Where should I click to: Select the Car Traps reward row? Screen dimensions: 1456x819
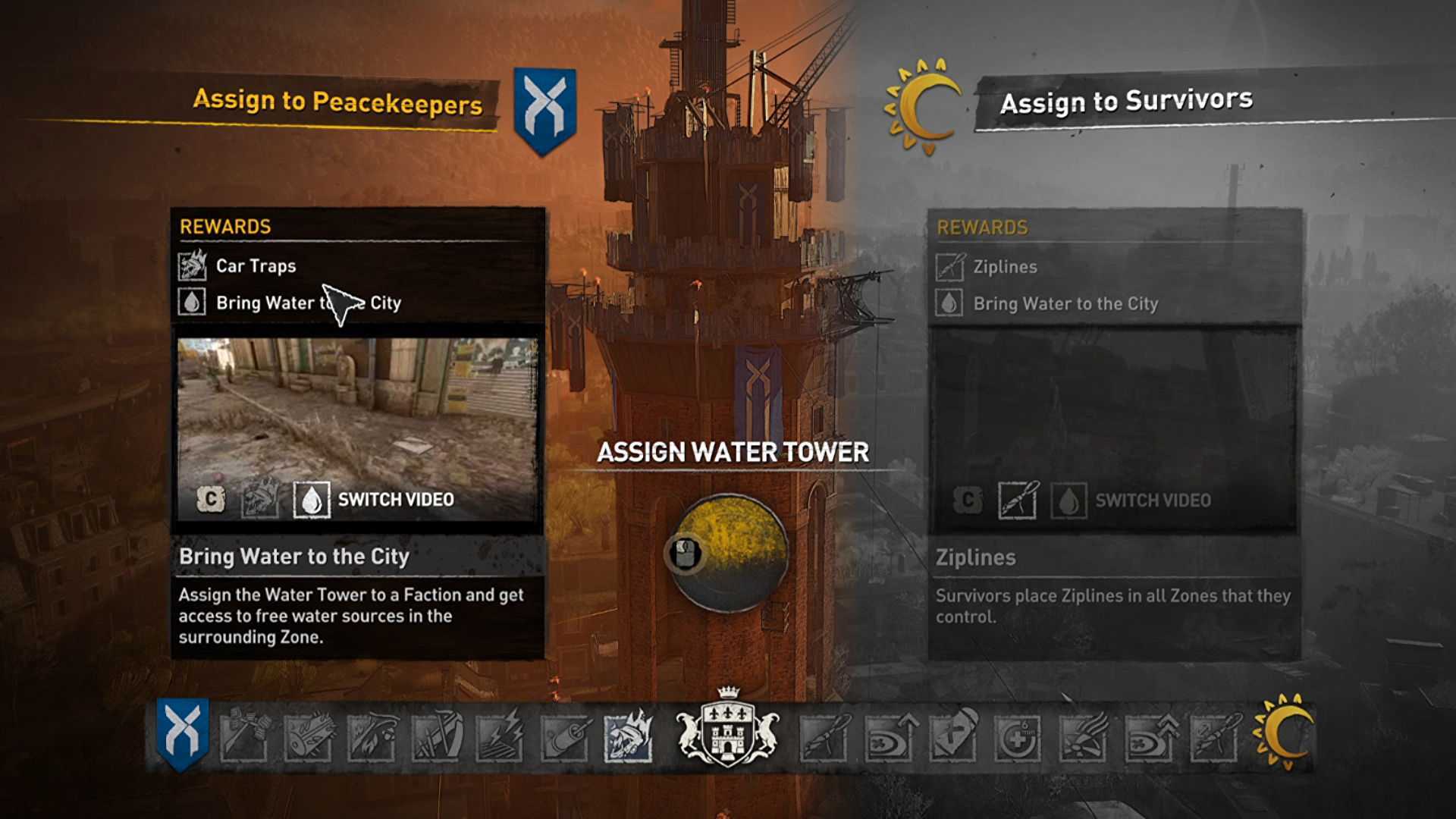point(256,266)
